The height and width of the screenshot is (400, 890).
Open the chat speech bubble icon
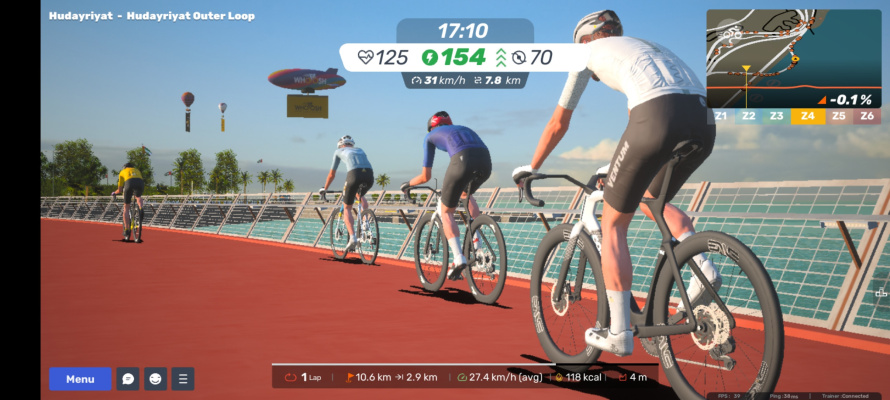tap(128, 379)
